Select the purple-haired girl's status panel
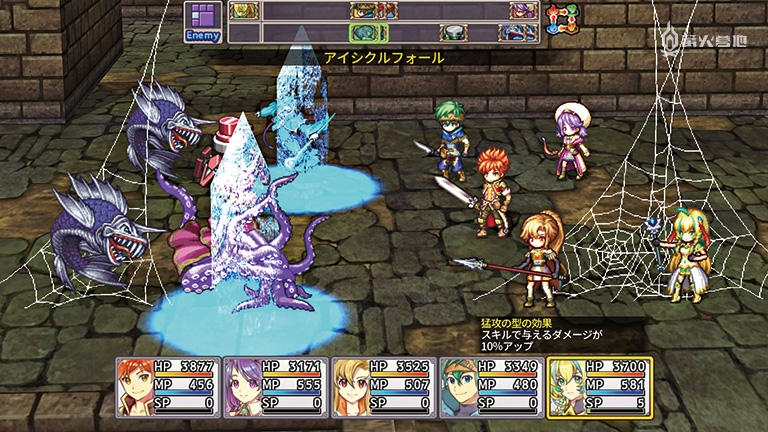The height and width of the screenshot is (432, 768). [x=275, y=386]
